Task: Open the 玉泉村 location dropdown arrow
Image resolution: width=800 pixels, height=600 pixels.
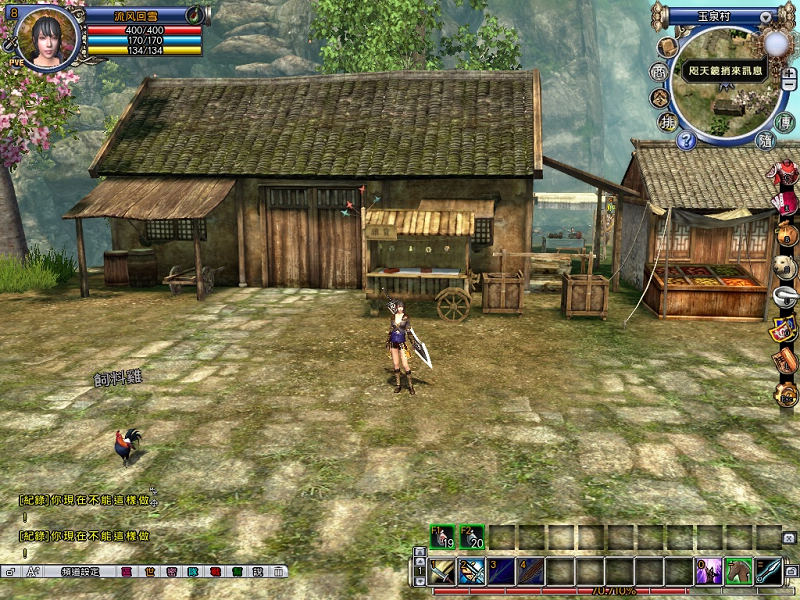Action: click(765, 17)
